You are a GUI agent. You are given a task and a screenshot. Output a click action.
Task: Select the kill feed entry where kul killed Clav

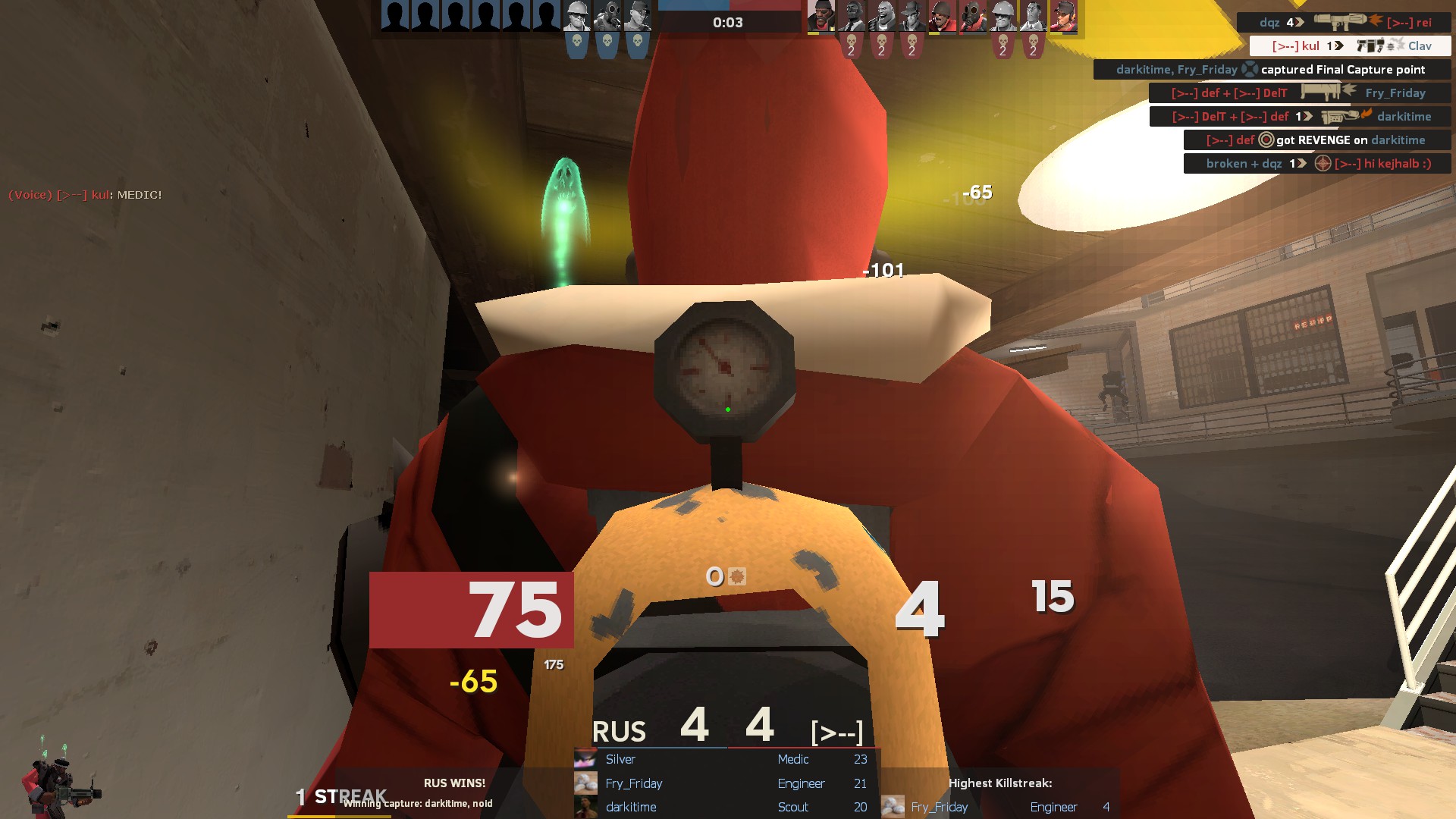tap(1350, 46)
